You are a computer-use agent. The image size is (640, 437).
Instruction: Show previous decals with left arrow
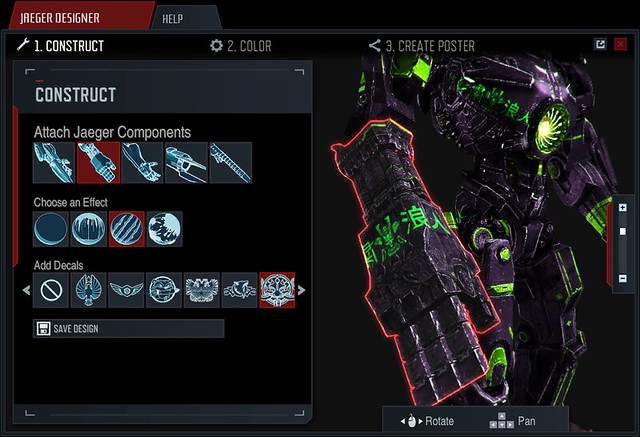point(26,291)
